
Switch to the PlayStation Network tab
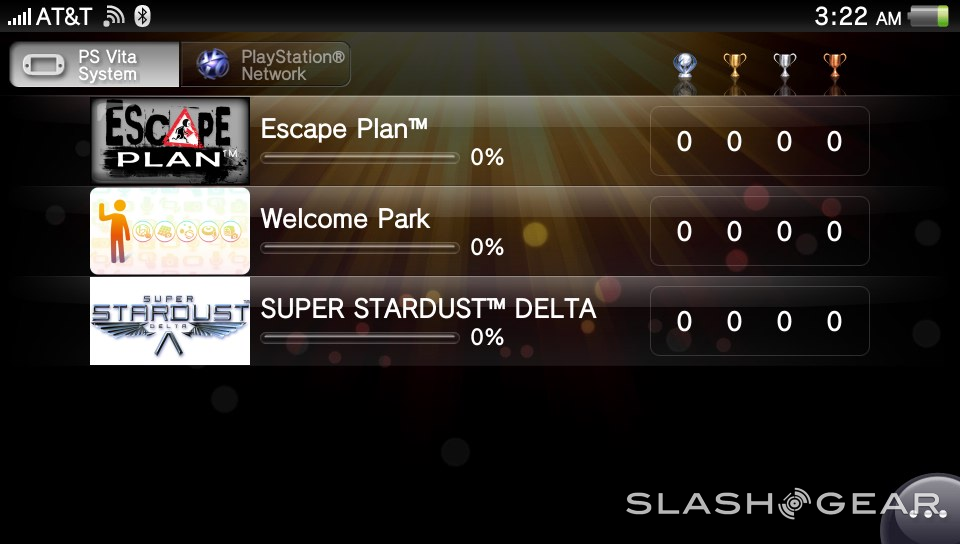pyautogui.click(x=266, y=64)
